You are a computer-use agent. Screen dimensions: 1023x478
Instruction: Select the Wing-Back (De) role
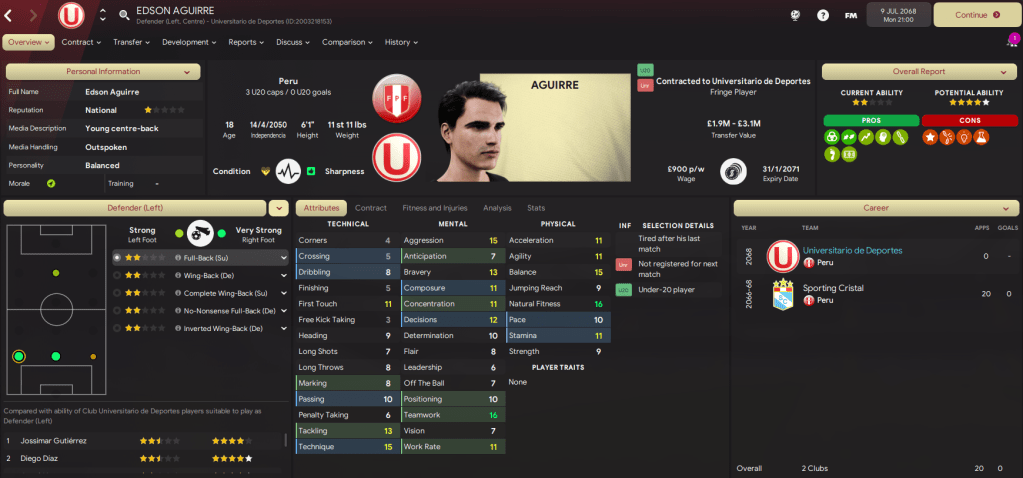click(x=208, y=275)
